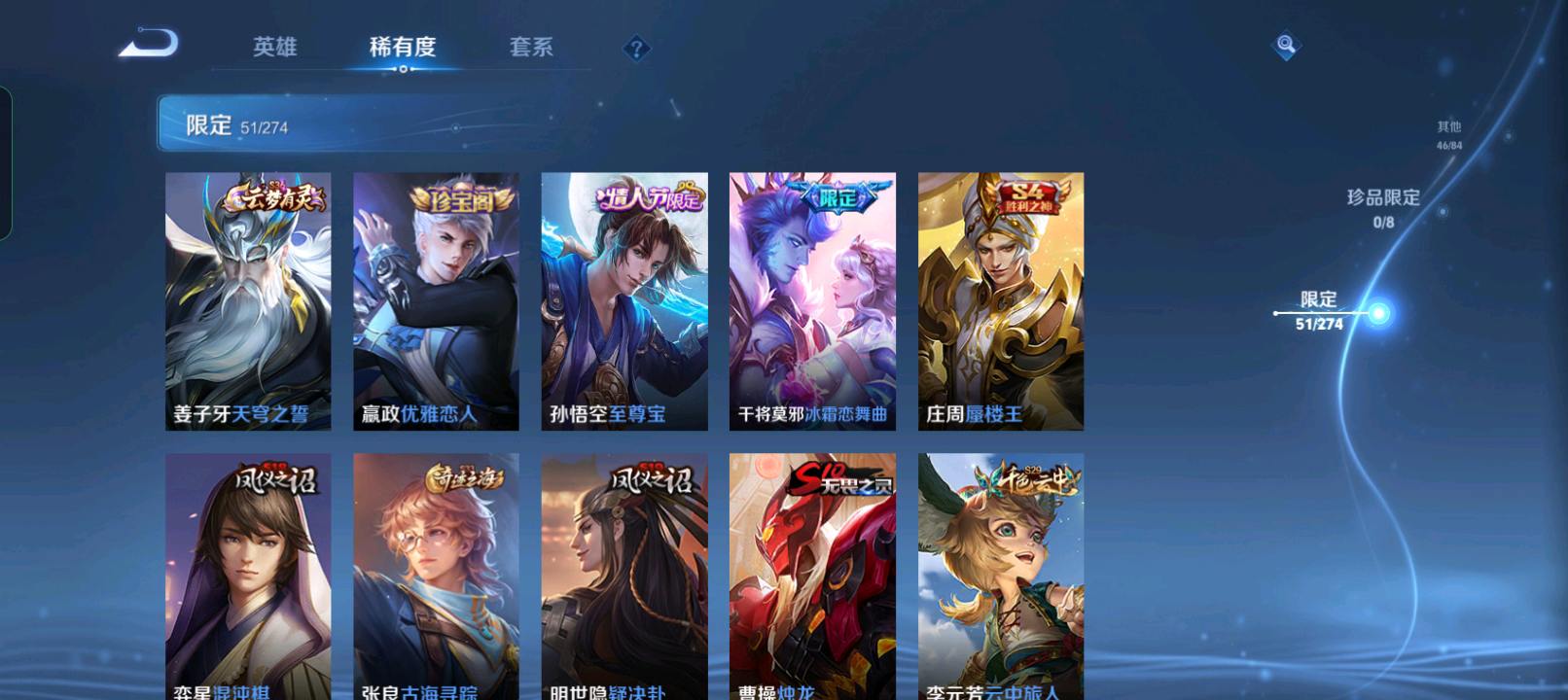Screen dimensions: 1568x700
Task: Open the 孙悟空 至尊宝 skin card
Action: pyautogui.click(x=624, y=301)
